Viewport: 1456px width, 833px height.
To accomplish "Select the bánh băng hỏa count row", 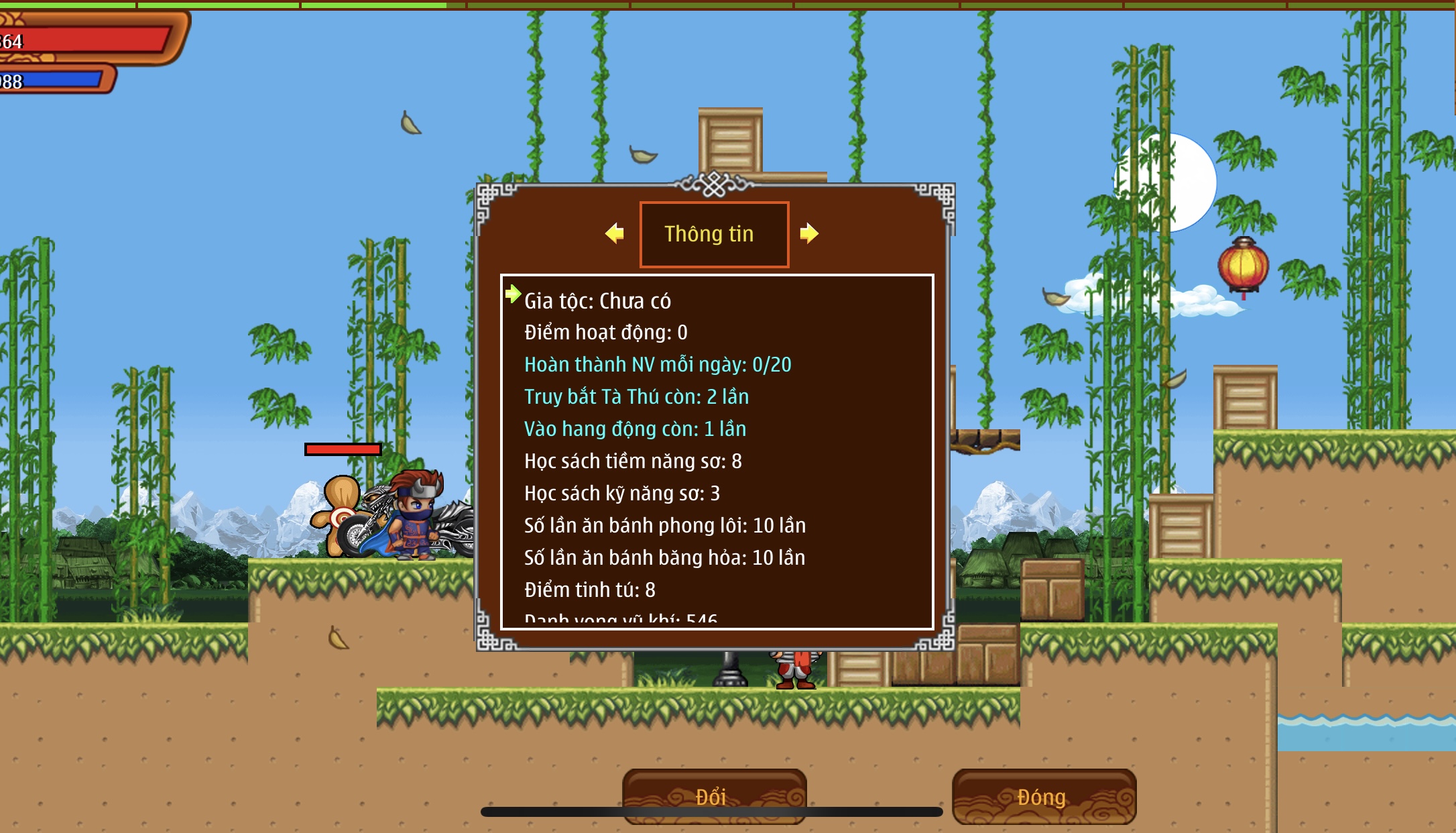I will 664,558.
